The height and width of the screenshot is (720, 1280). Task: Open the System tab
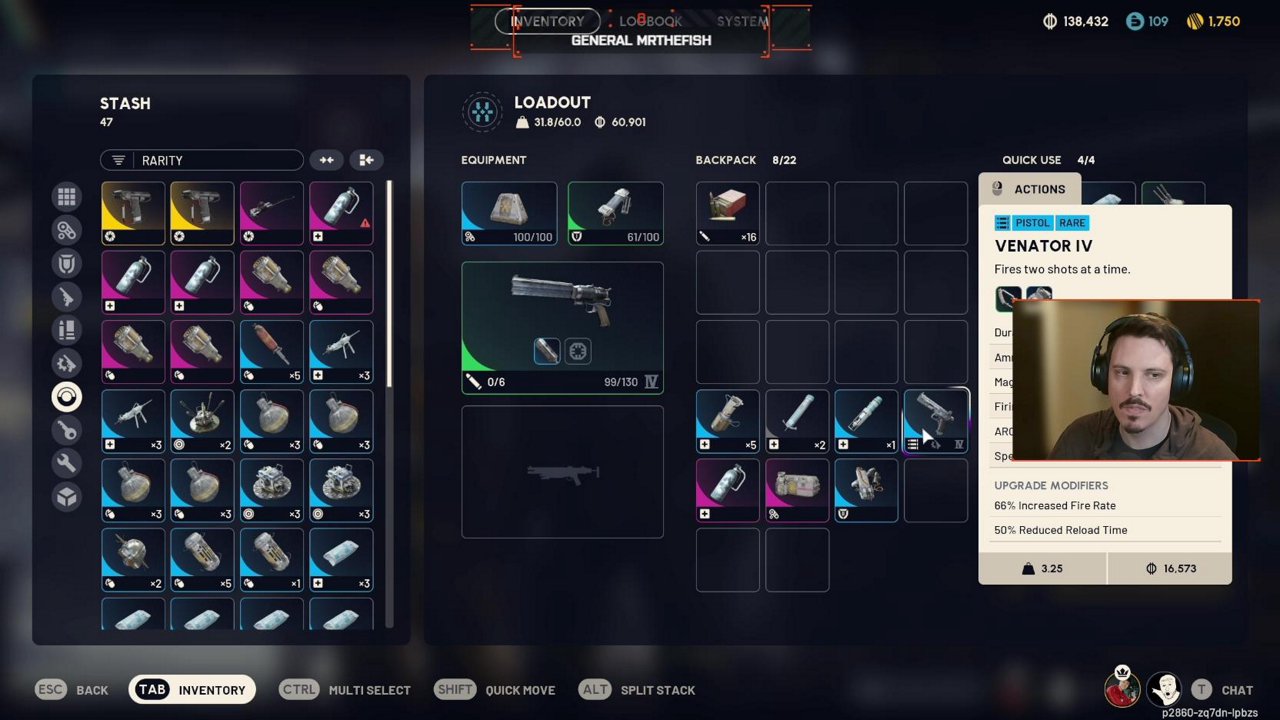[742, 21]
